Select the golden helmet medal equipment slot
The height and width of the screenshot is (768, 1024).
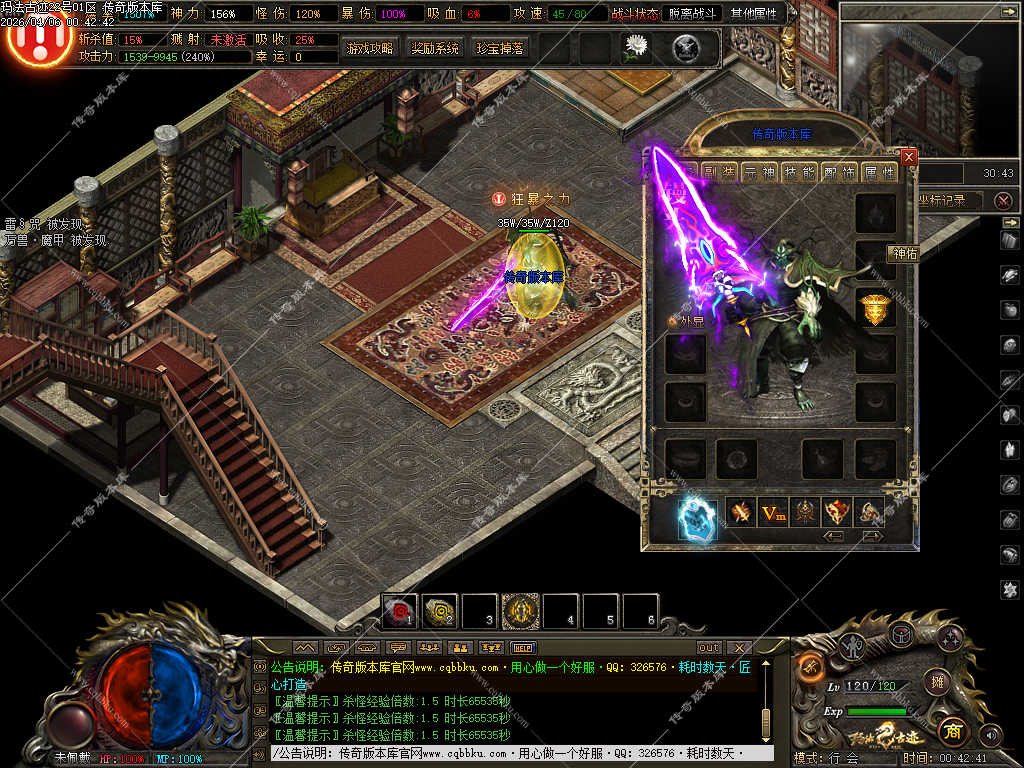[x=876, y=309]
